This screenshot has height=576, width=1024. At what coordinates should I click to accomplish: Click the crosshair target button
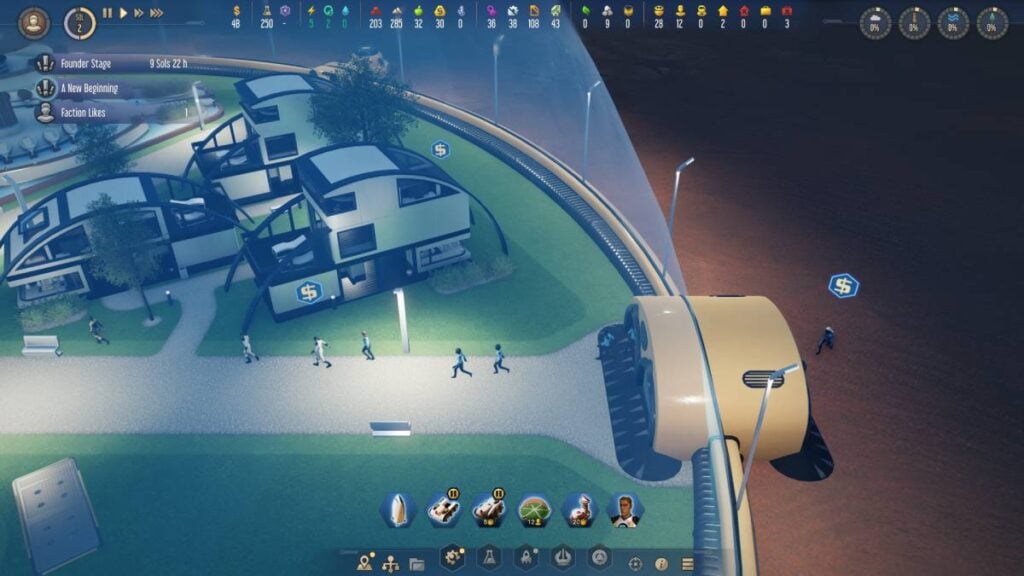pos(635,563)
